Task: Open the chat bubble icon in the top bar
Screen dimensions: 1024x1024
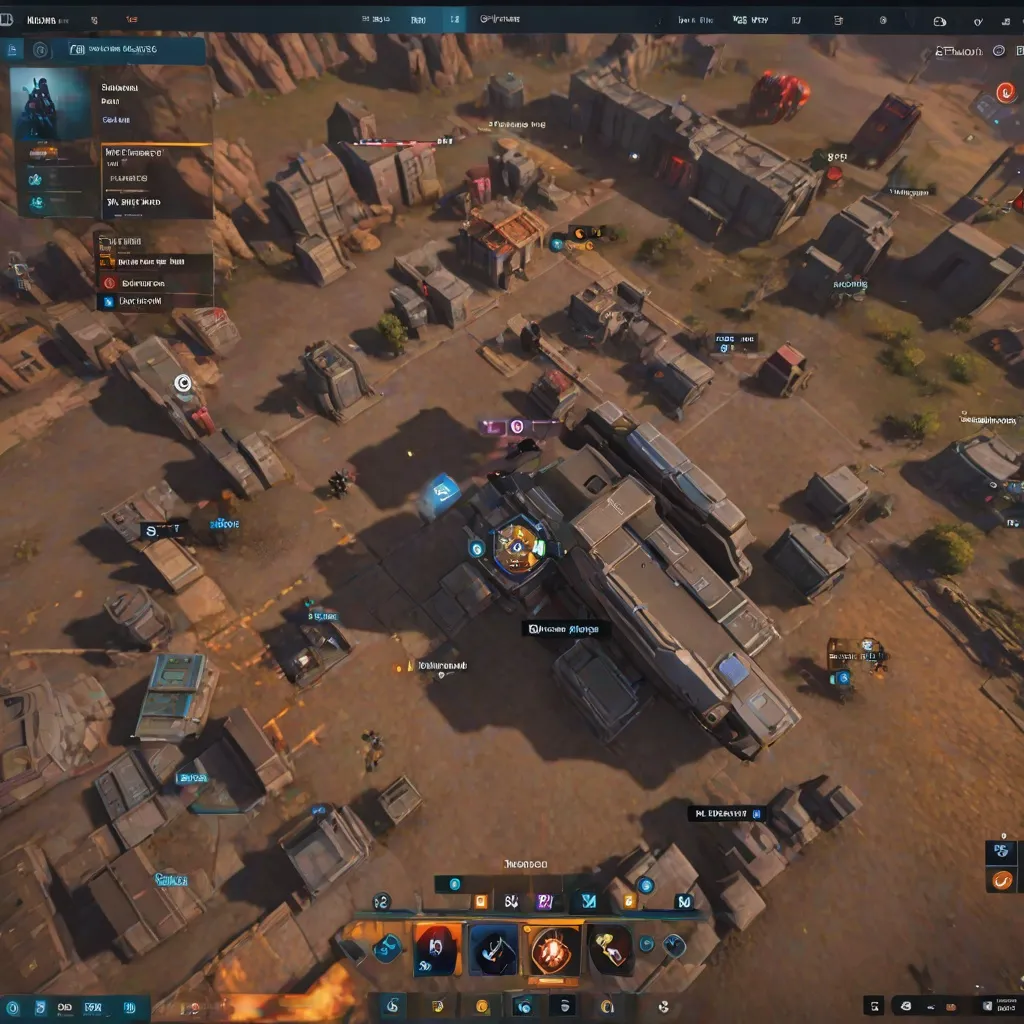Action: coord(939,21)
